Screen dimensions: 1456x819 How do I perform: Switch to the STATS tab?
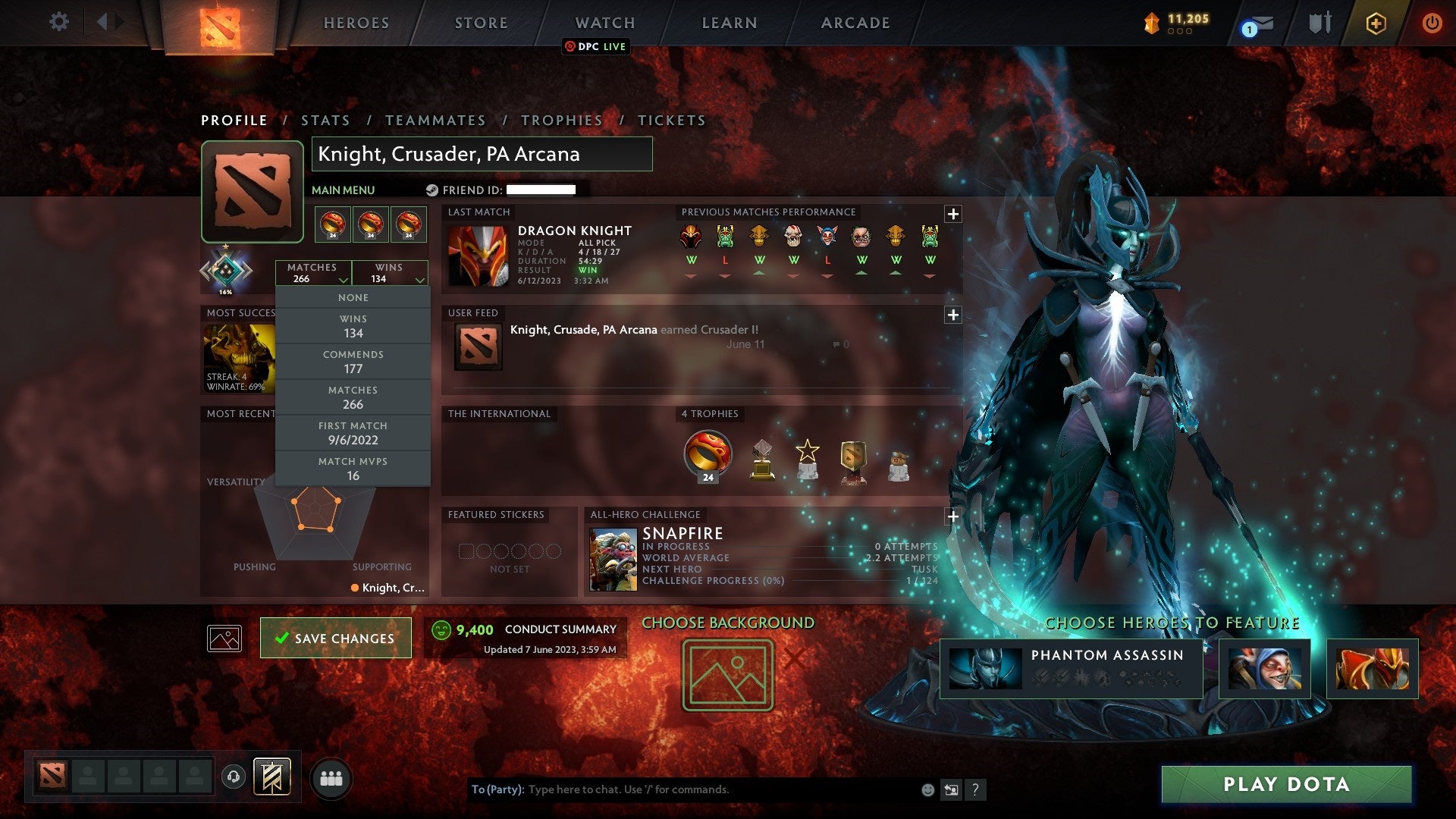pyautogui.click(x=325, y=120)
